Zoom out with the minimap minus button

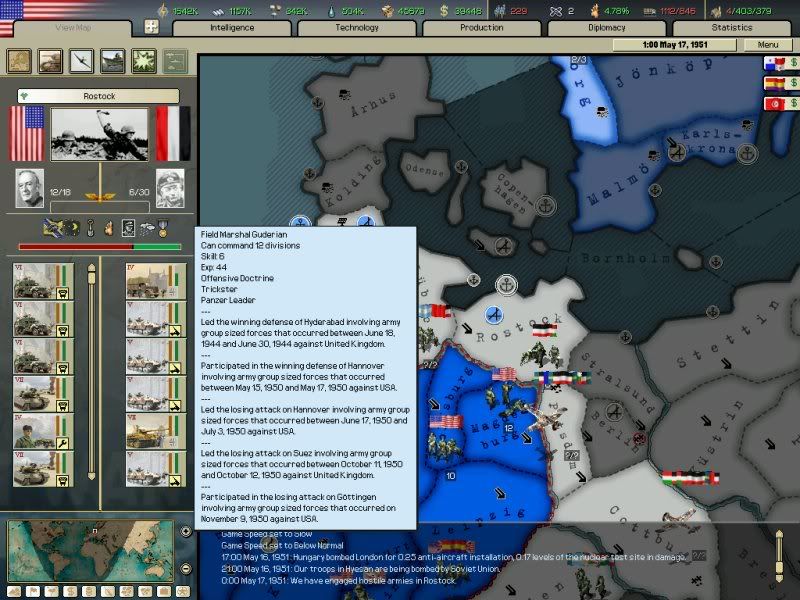[186, 569]
